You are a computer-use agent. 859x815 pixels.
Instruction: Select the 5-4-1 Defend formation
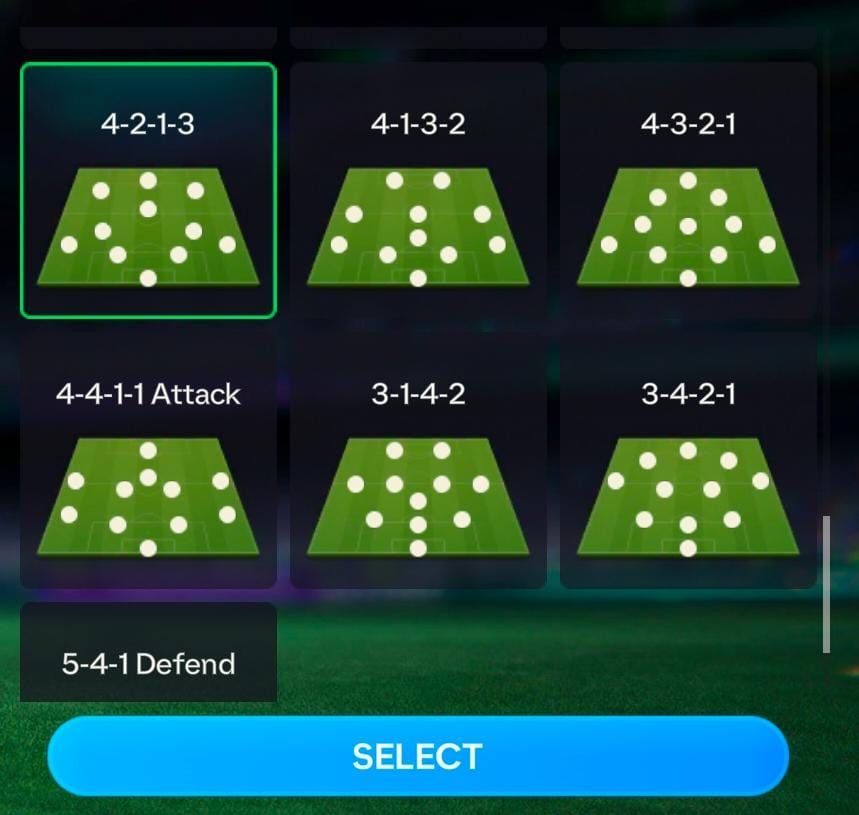[x=148, y=658]
